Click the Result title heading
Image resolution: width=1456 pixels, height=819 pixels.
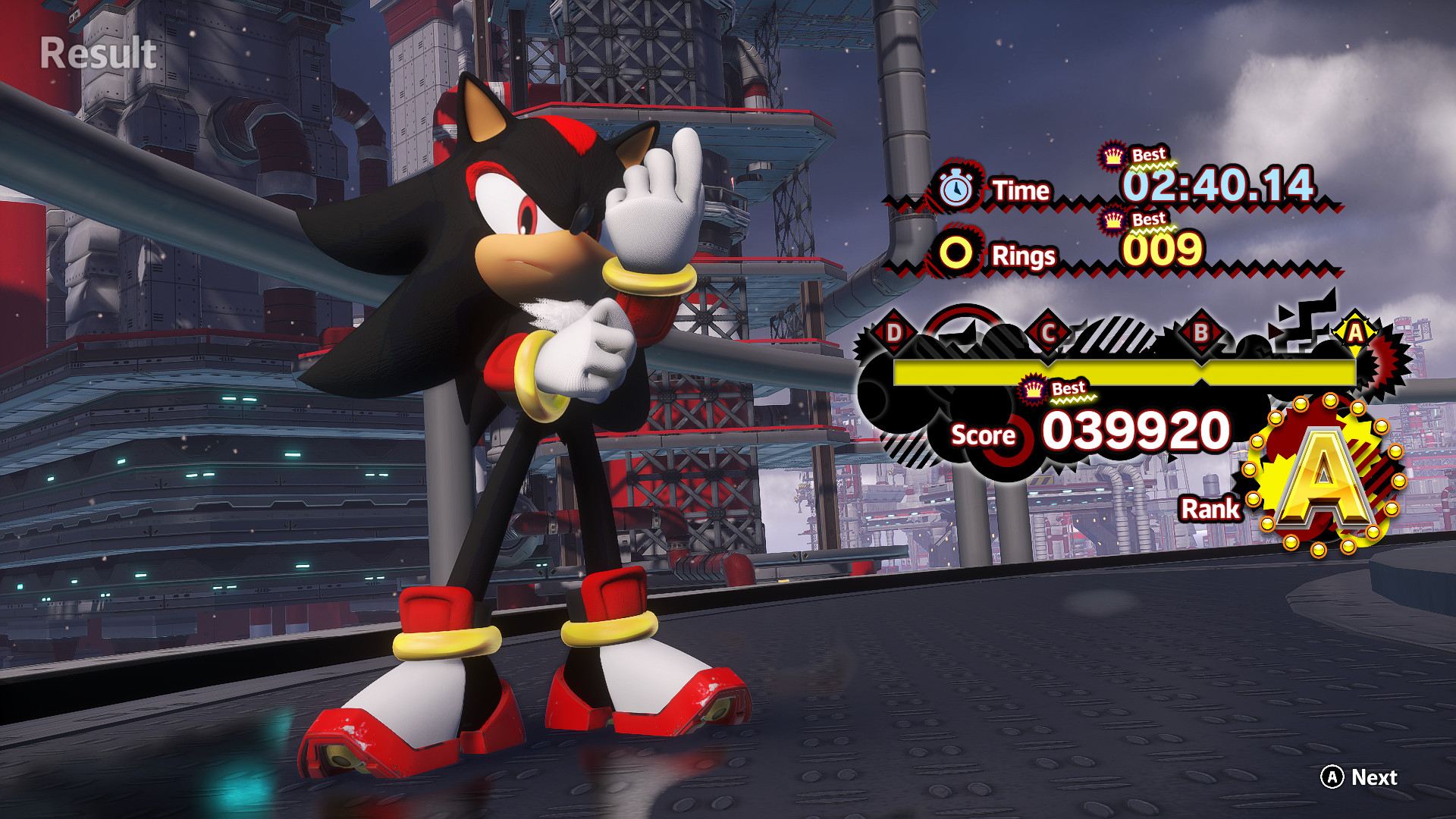coord(96,52)
